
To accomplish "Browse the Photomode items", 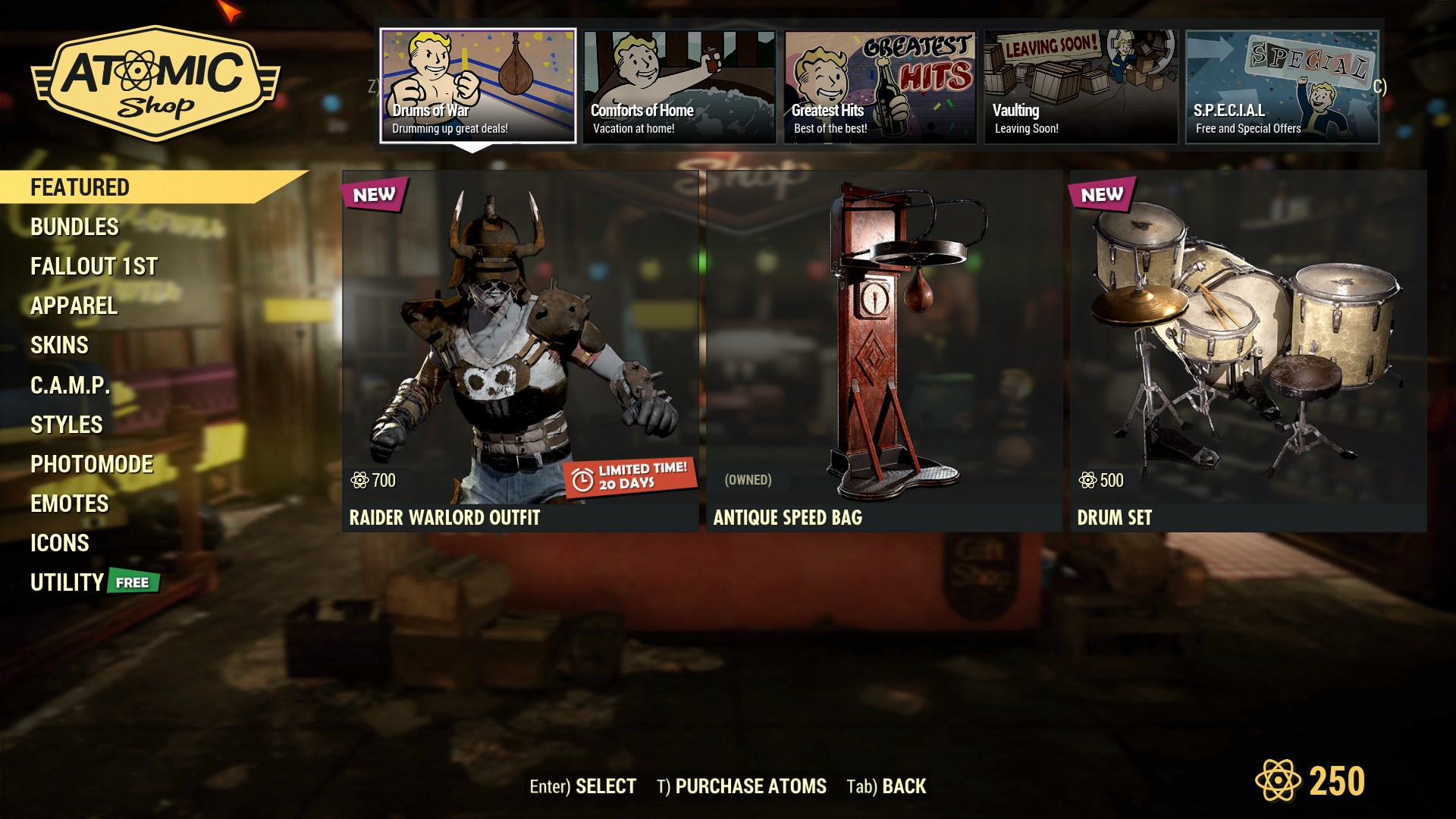I will 92,464.
